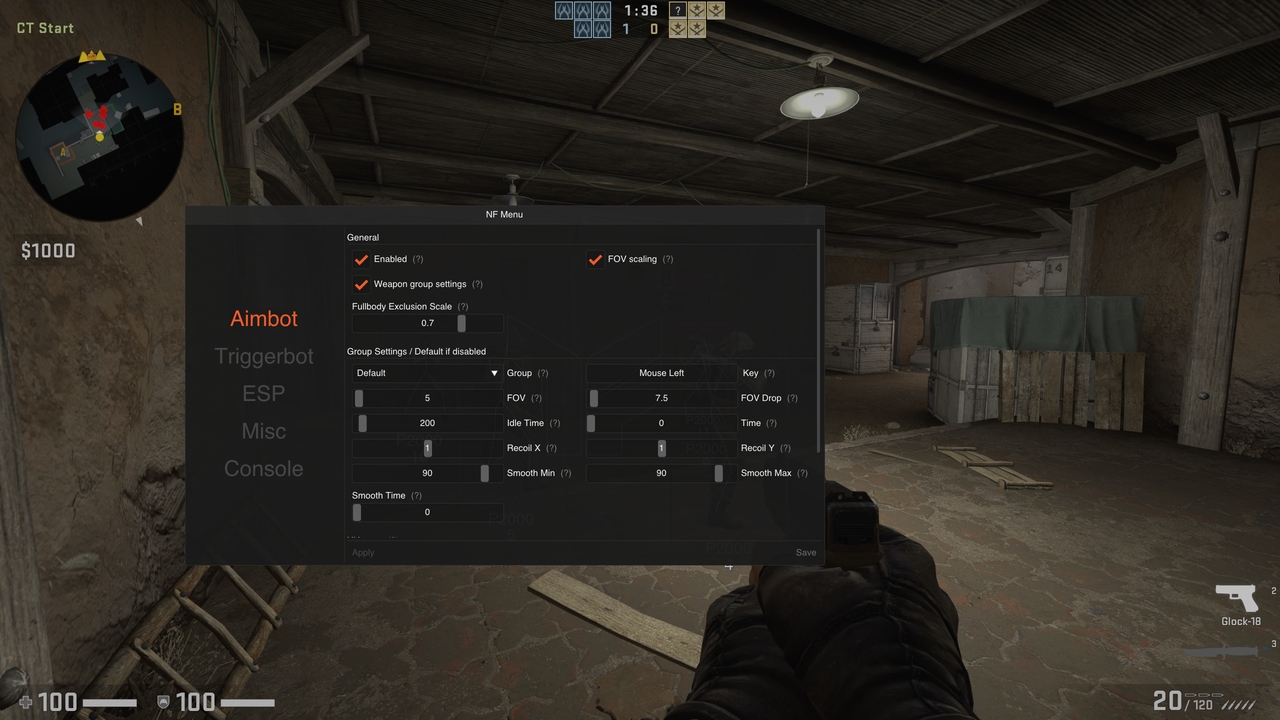
Task: Click the Smooth Min slider
Action: pos(427,473)
